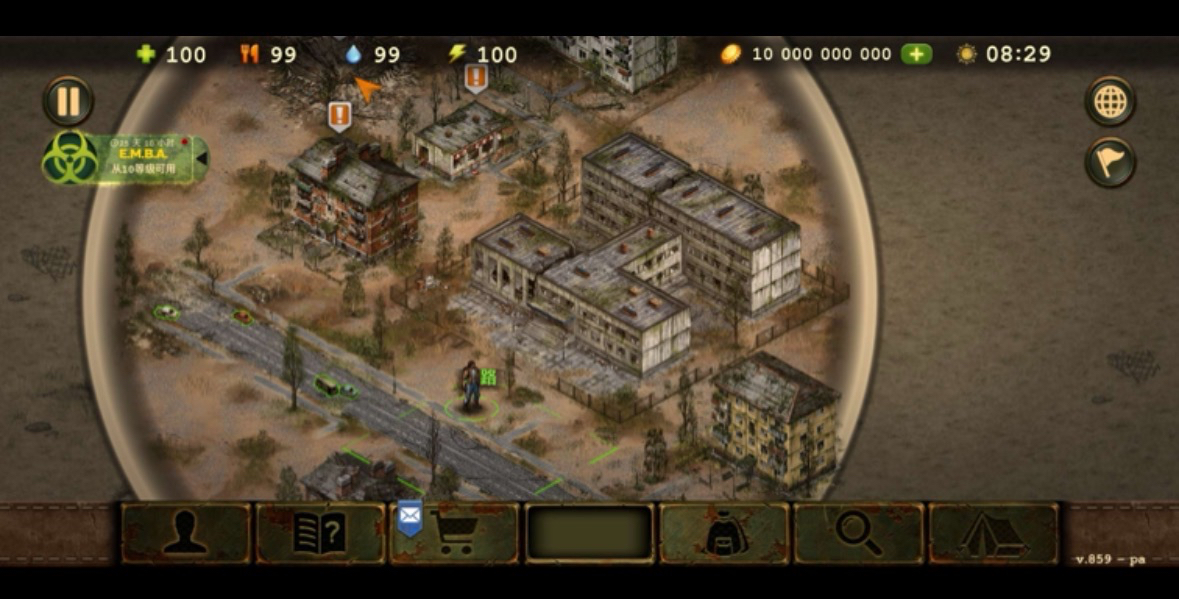Open the global map with the globe icon
Screen dimensions: 1179x599
[x=1110, y=101]
